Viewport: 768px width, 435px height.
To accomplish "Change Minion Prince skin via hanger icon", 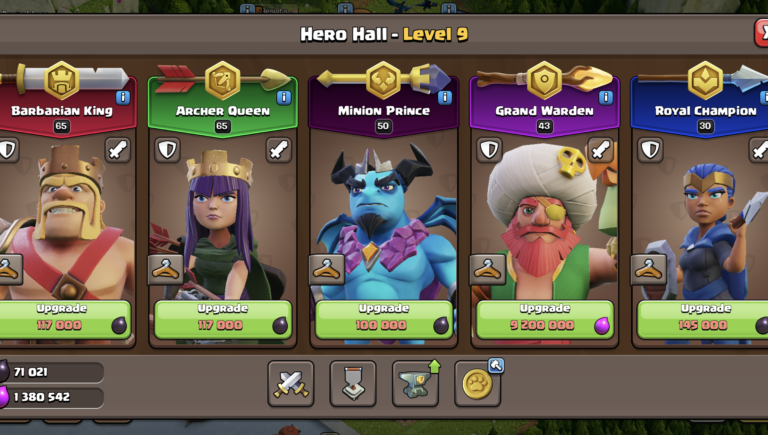I will (x=327, y=268).
